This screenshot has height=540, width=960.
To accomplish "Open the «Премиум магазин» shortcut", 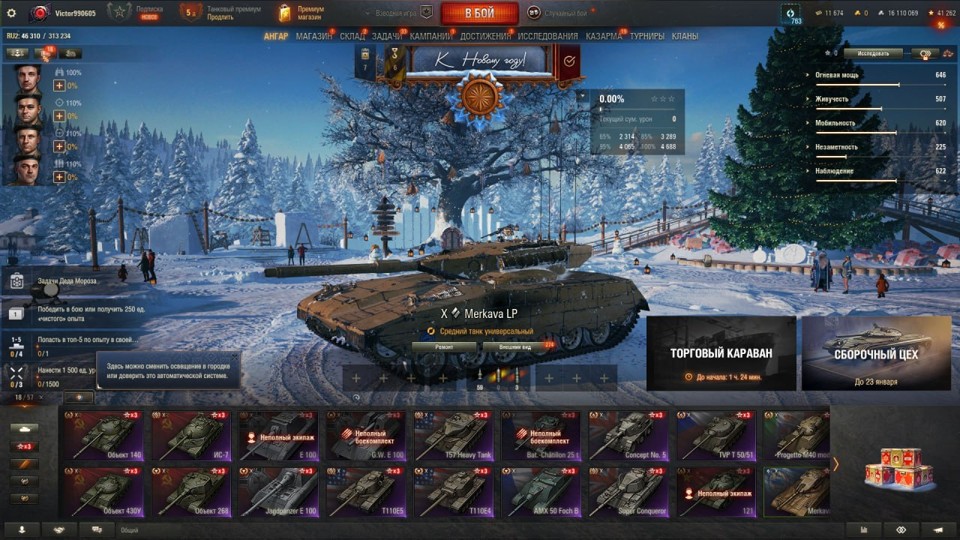I will pos(308,13).
